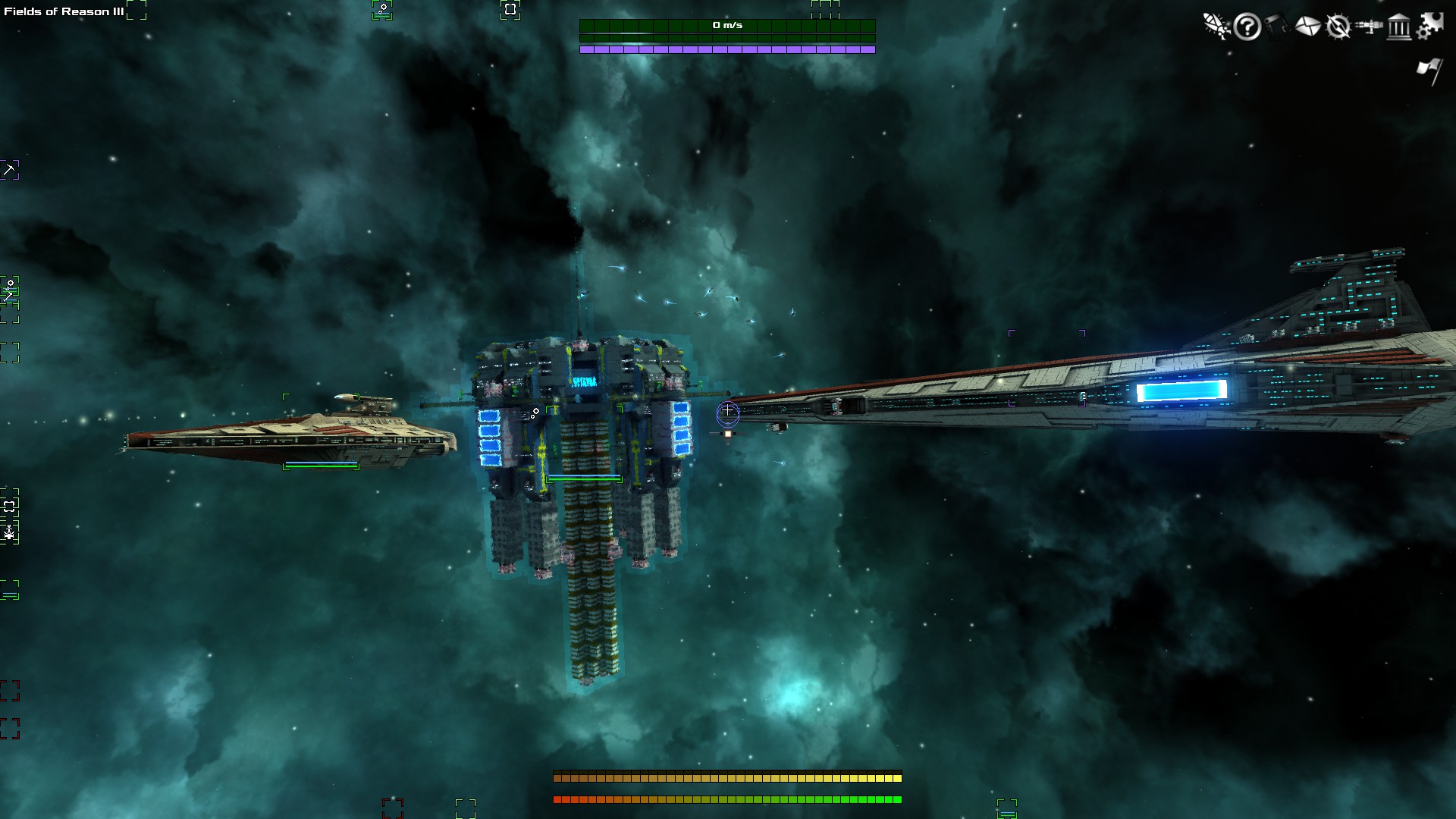The height and width of the screenshot is (819, 1456).
Task: Click the circular targeting crosshair reticle
Action: point(726,413)
